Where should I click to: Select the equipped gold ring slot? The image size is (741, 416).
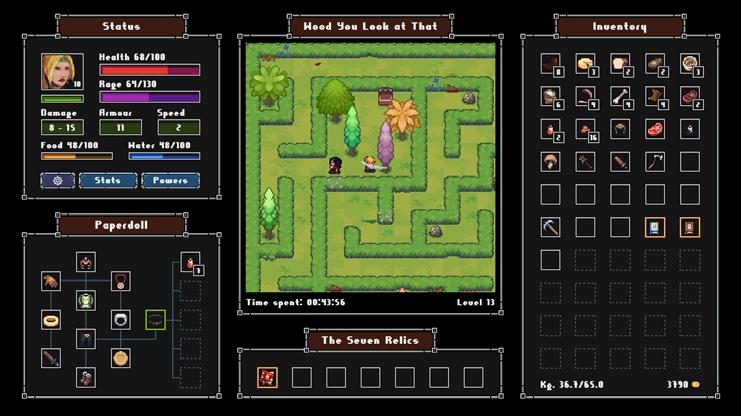click(51, 320)
